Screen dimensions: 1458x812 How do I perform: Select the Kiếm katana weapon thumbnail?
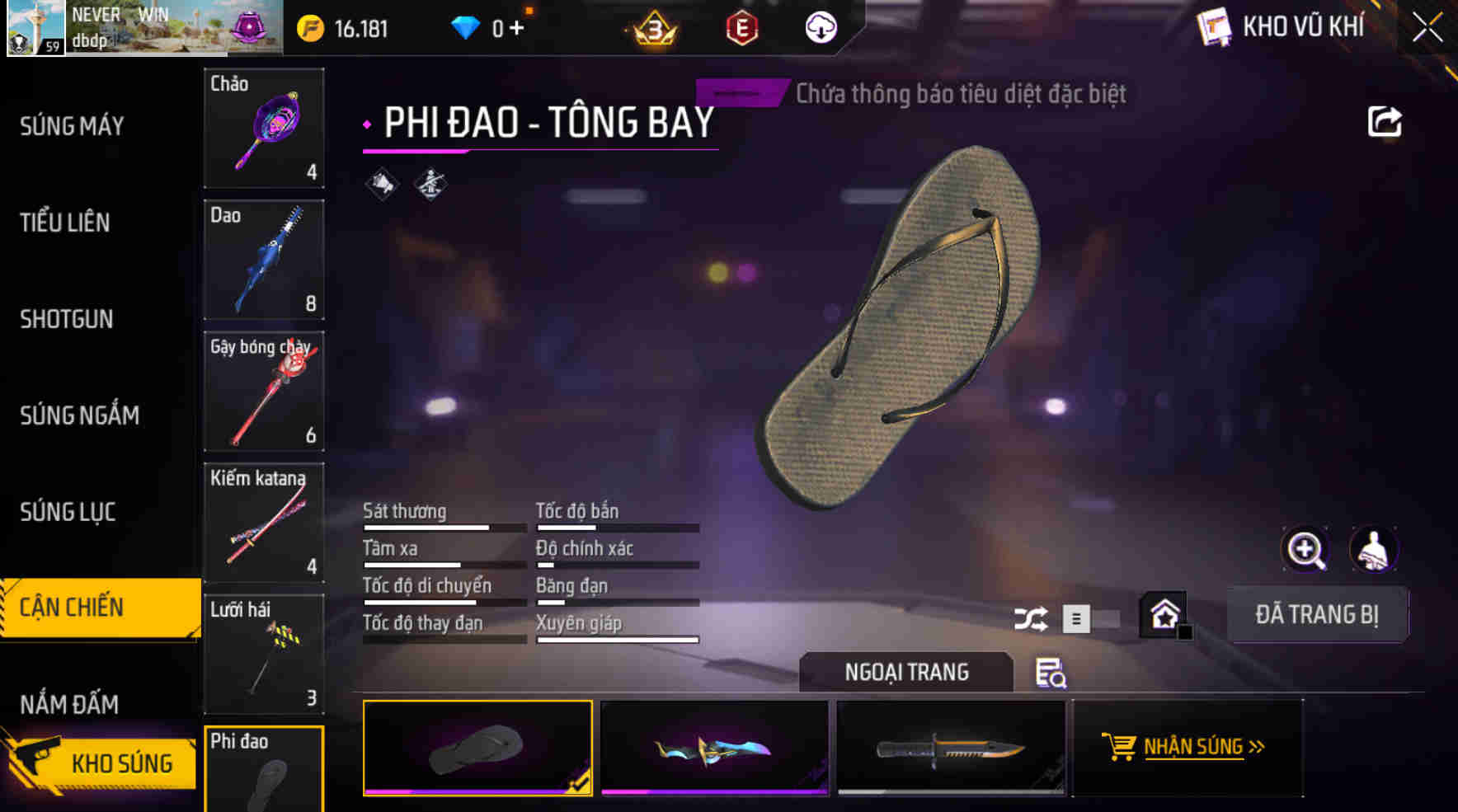pyautogui.click(x=263, y=523)
